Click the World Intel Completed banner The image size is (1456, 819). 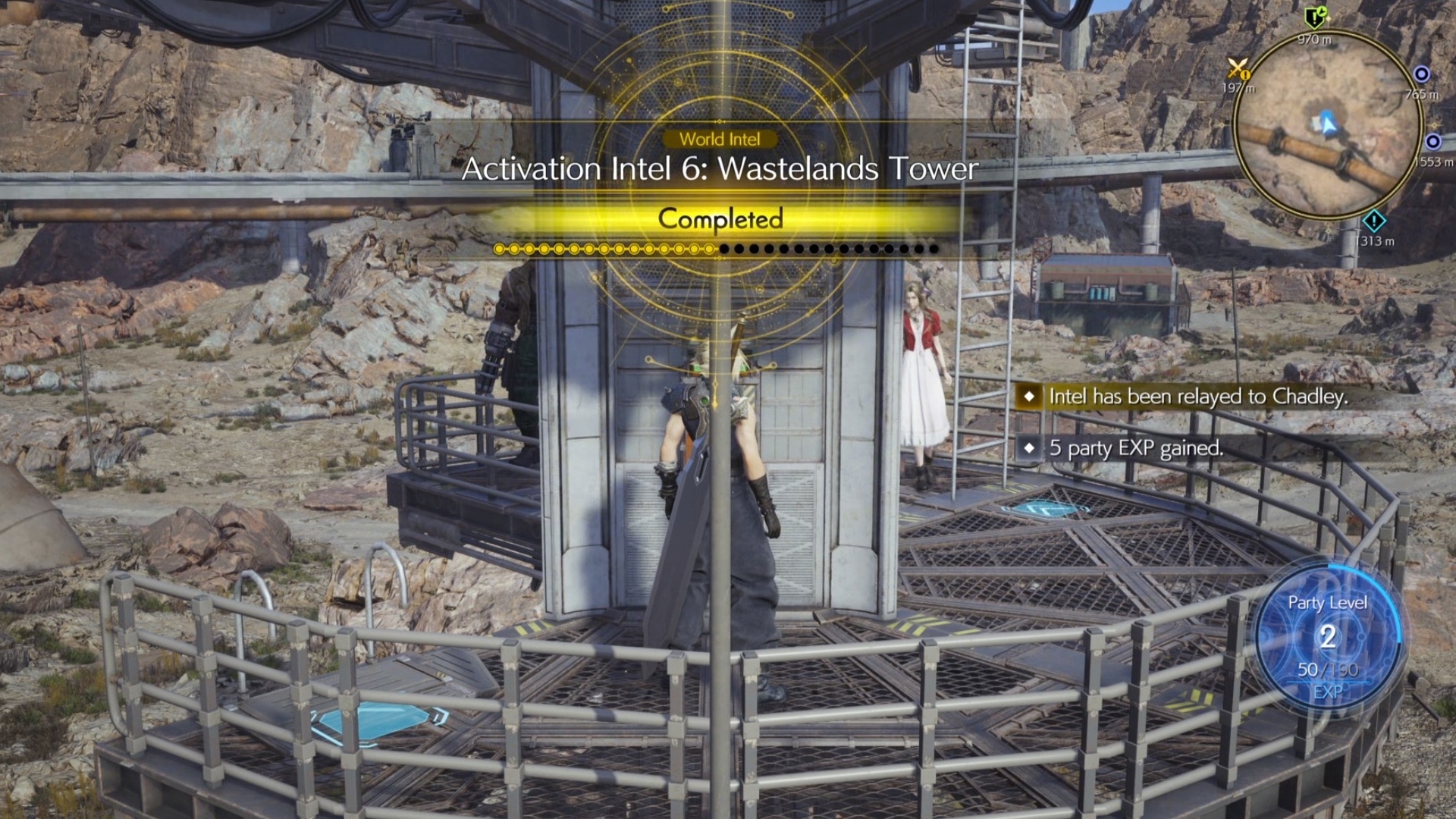click(720, 219)
